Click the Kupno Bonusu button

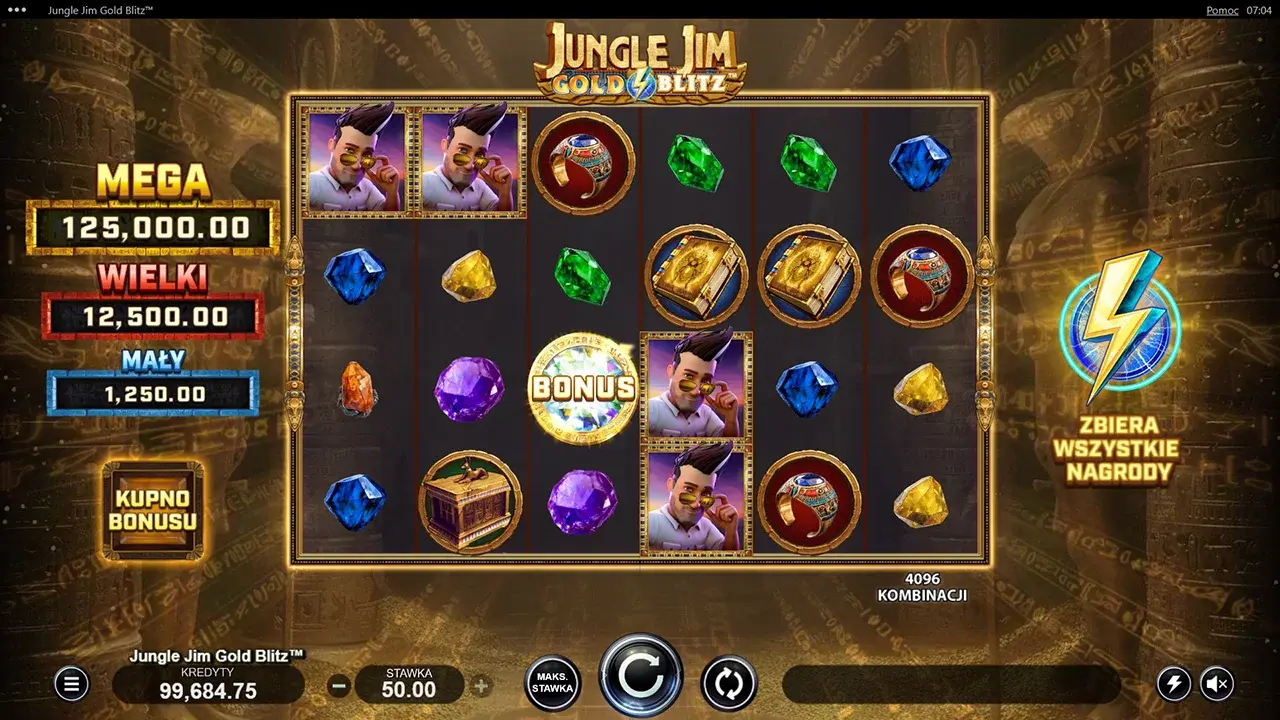pyautogui.click(x=152, y=510)
